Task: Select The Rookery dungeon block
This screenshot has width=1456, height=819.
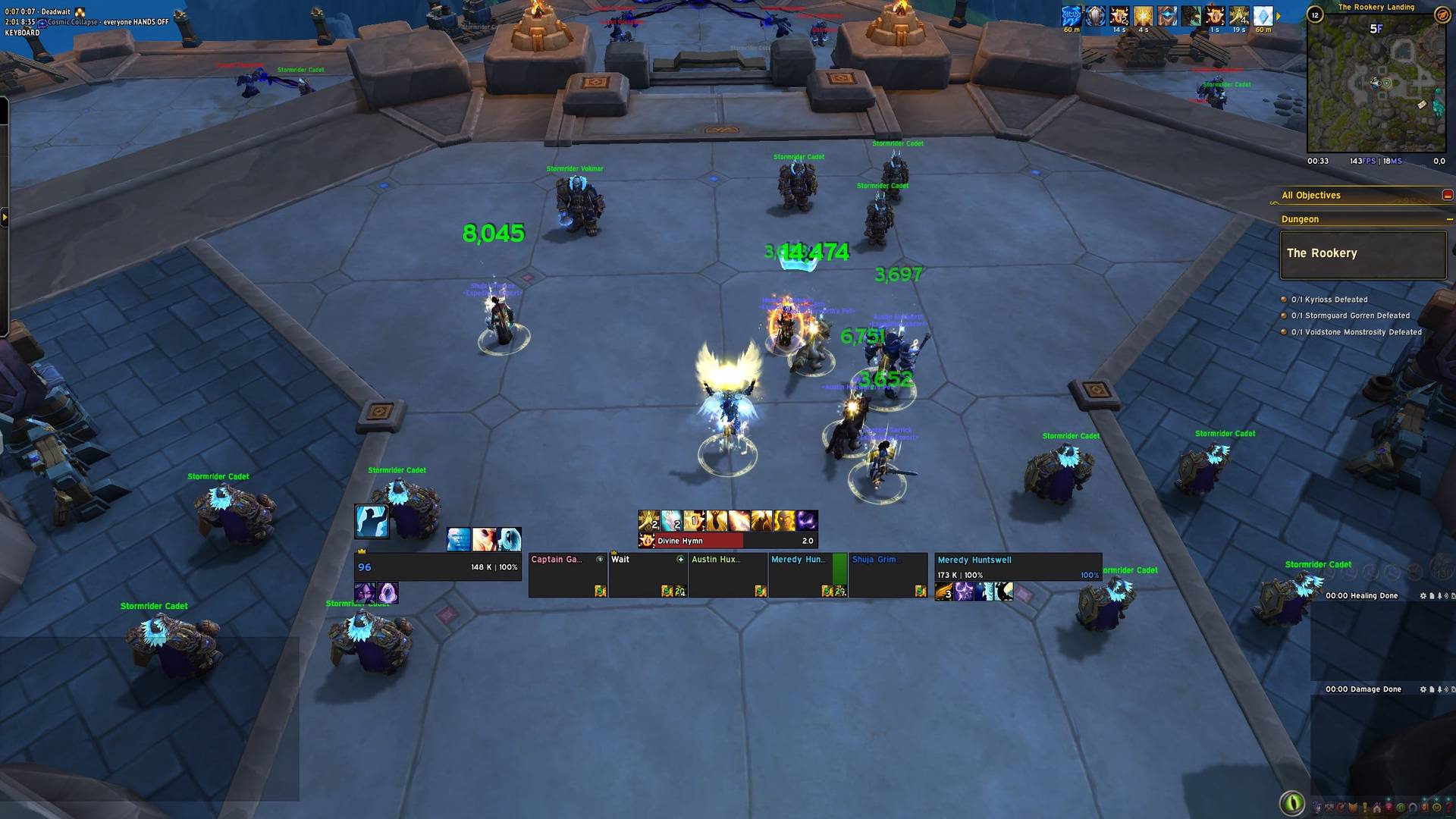Action: pos(1362,254)
